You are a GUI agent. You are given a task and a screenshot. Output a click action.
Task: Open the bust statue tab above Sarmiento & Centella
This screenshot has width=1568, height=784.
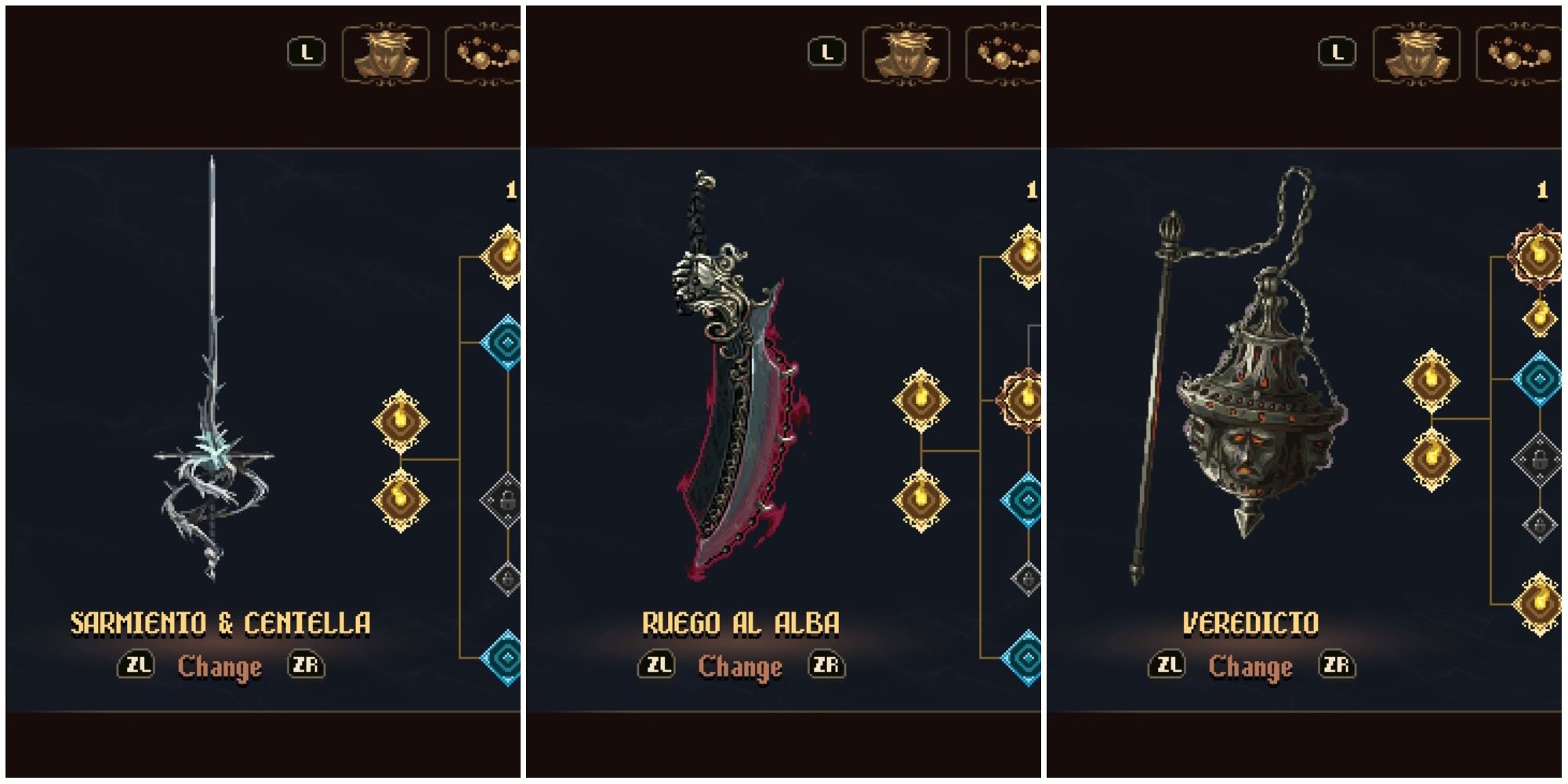click(x=386, y=53)
